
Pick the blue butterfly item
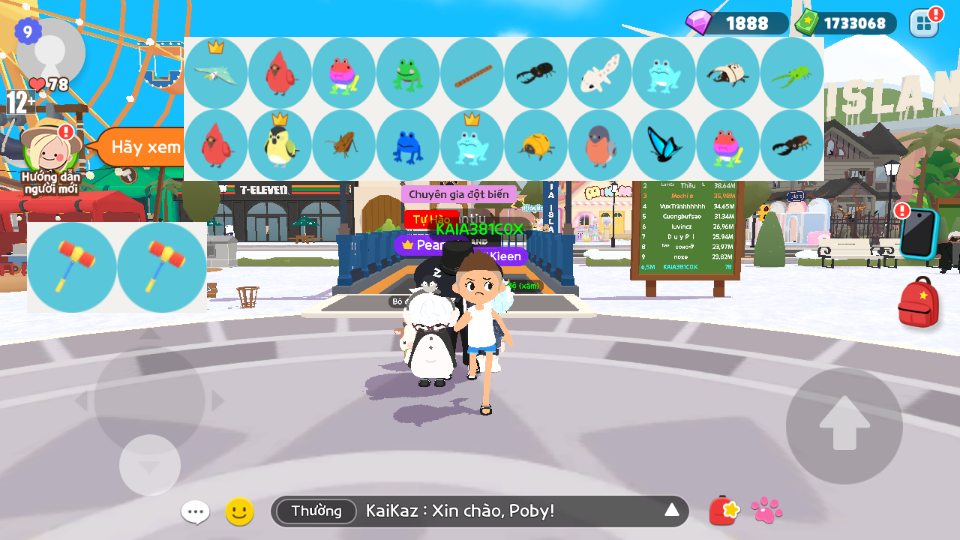click(x=664, y=145)
